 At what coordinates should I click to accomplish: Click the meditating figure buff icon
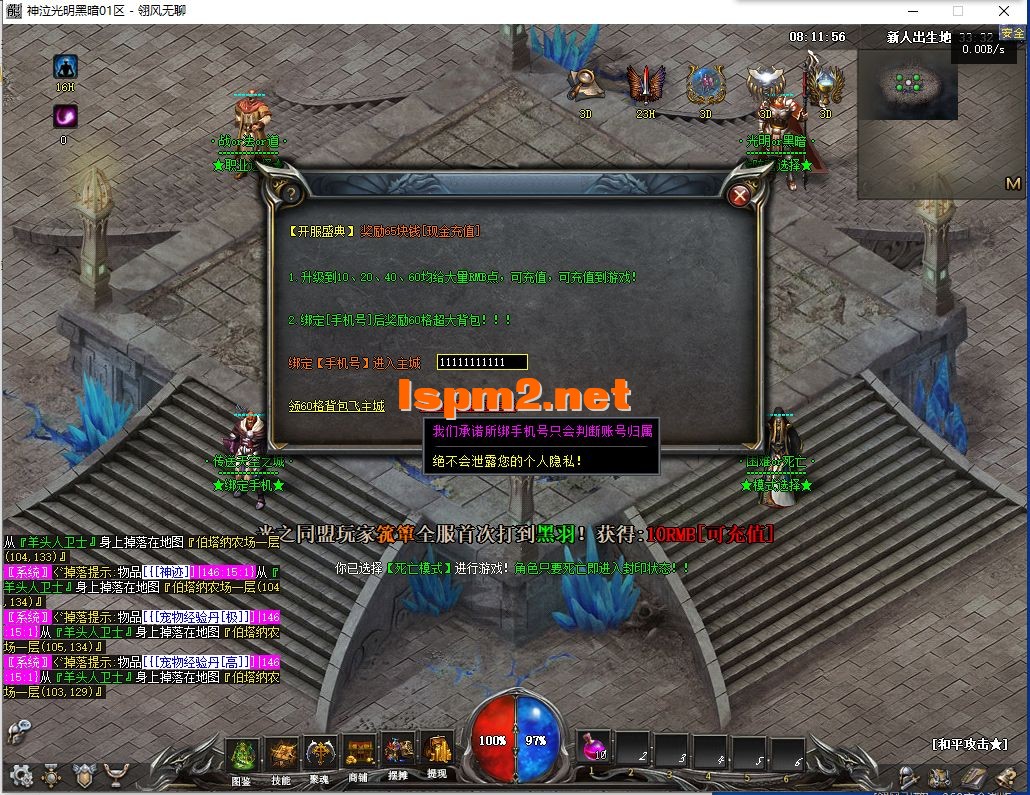(66, 67)
